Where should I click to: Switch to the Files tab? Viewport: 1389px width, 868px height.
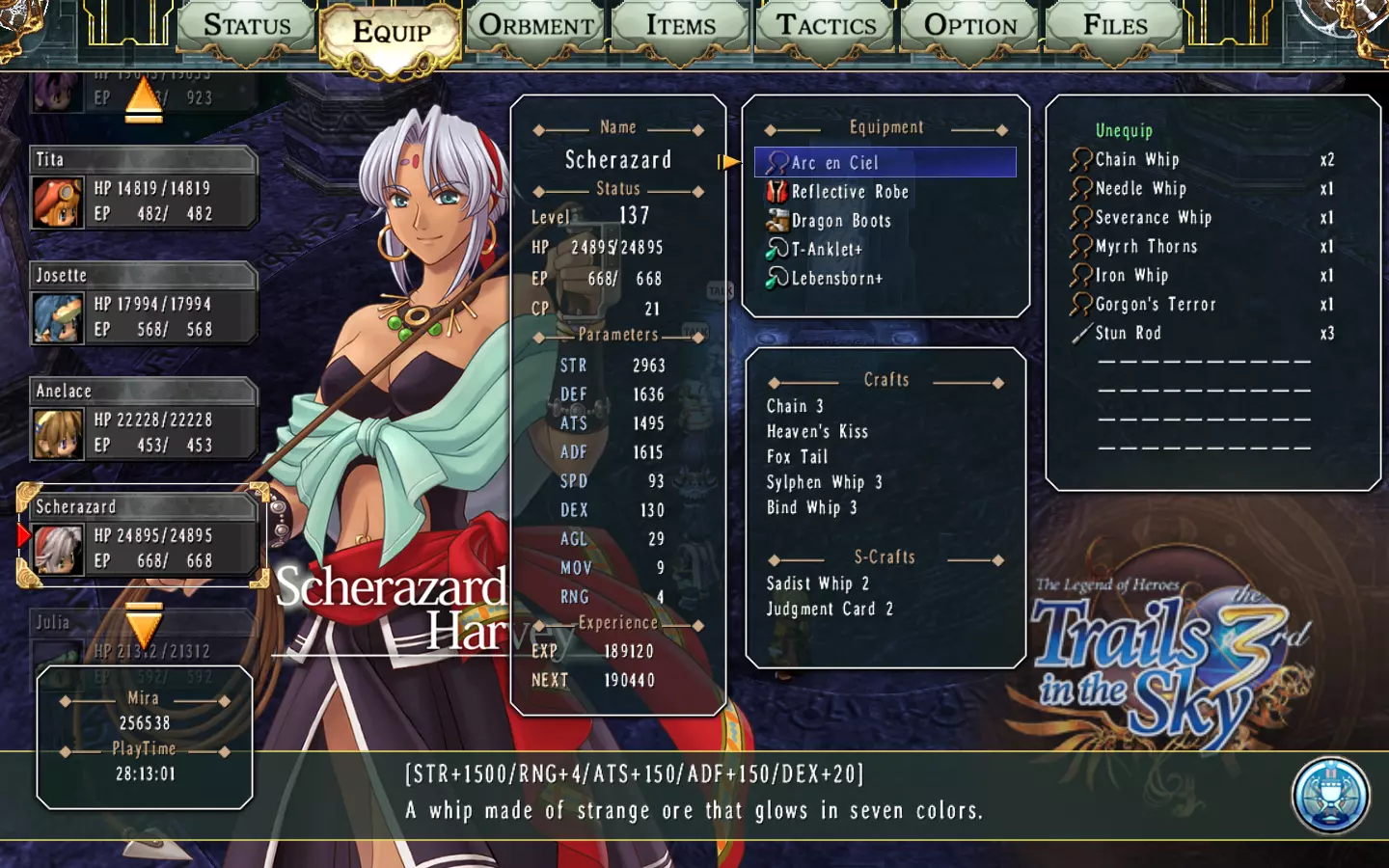point(1115,27)
